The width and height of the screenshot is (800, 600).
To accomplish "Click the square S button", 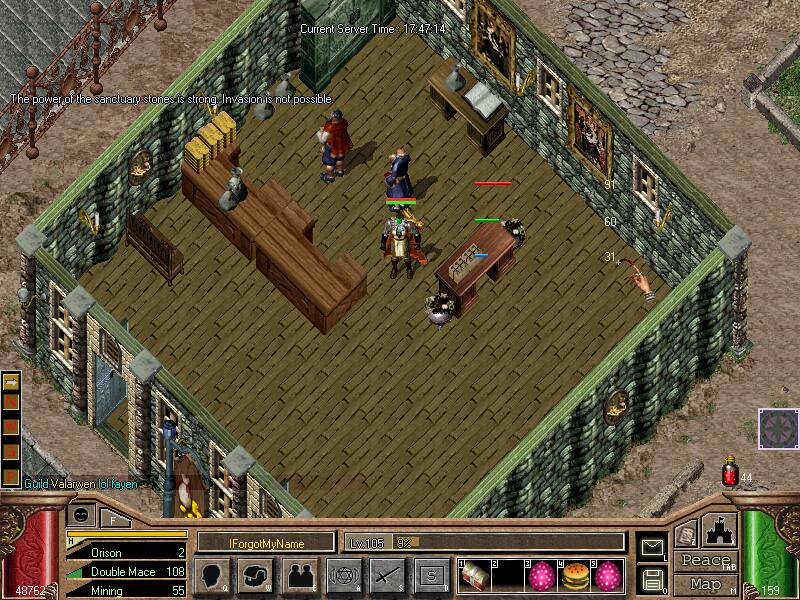I will tap(432, 575).
